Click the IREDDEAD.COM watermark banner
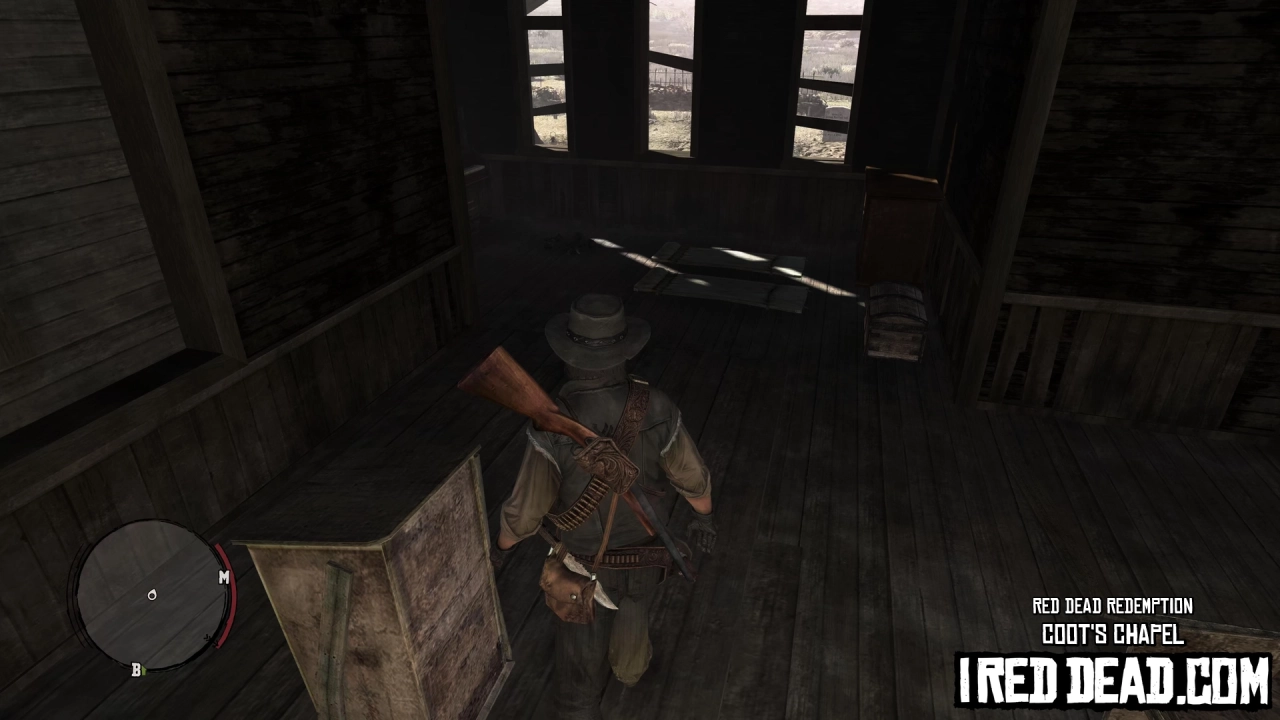Viewport: 1280px width, 720px height. pyautogui.click(x=1110, y=680)
